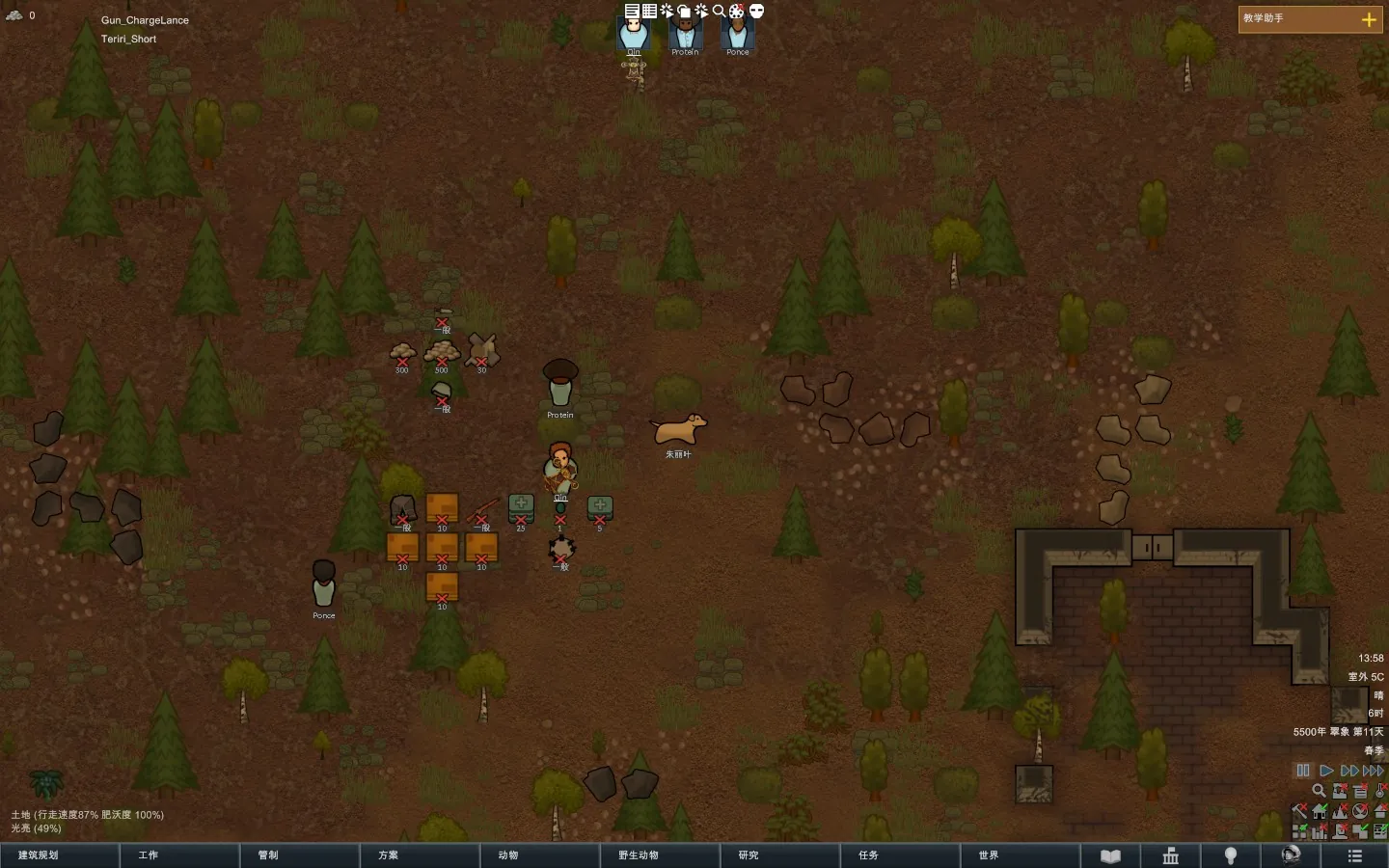This screenshot has height=868, width=1389.
Task: Open the lightbulb icon in bottom bar
Action: [1231, 855]
